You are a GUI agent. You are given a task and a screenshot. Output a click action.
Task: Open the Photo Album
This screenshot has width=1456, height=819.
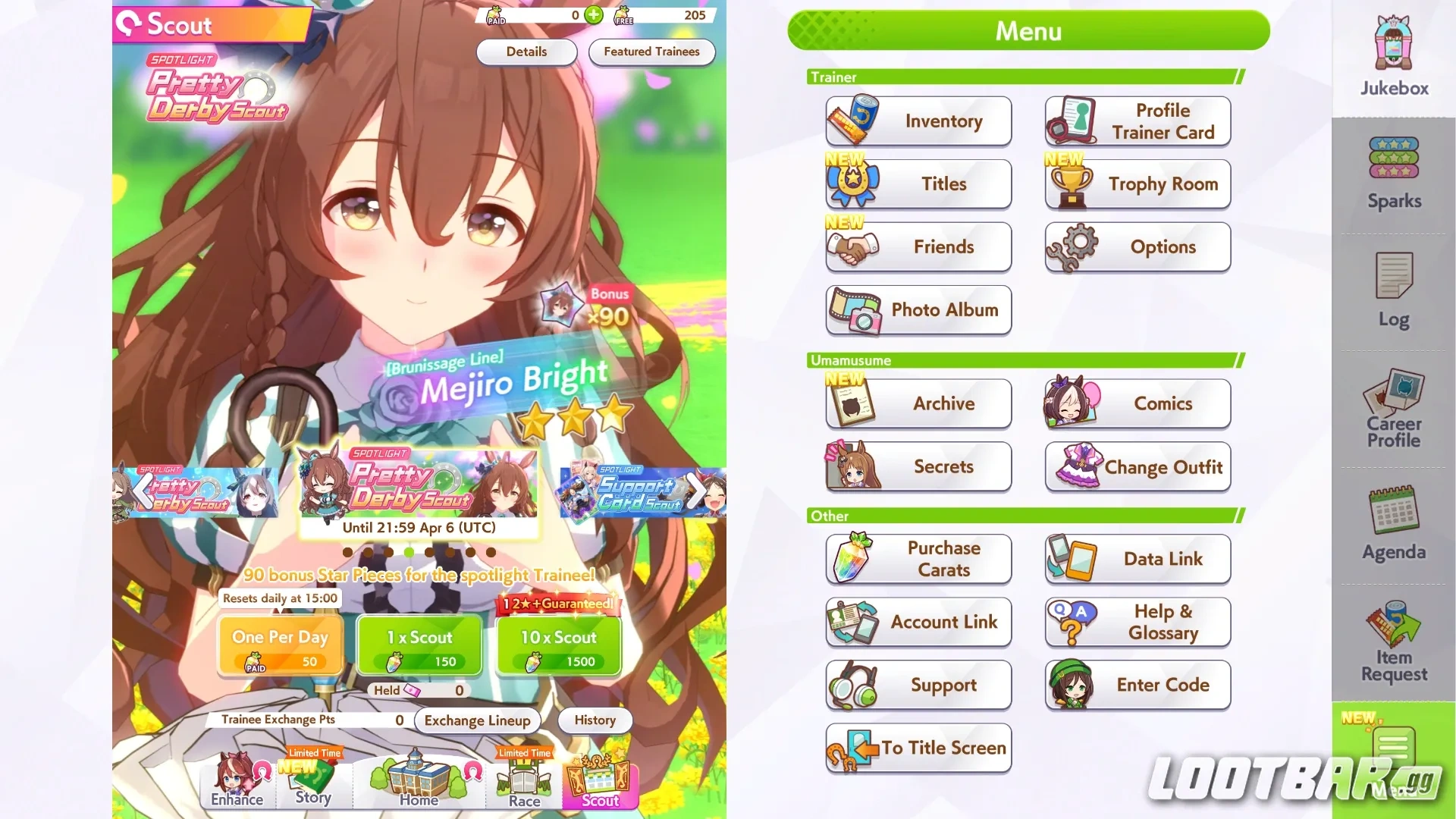tap(918, 310)
